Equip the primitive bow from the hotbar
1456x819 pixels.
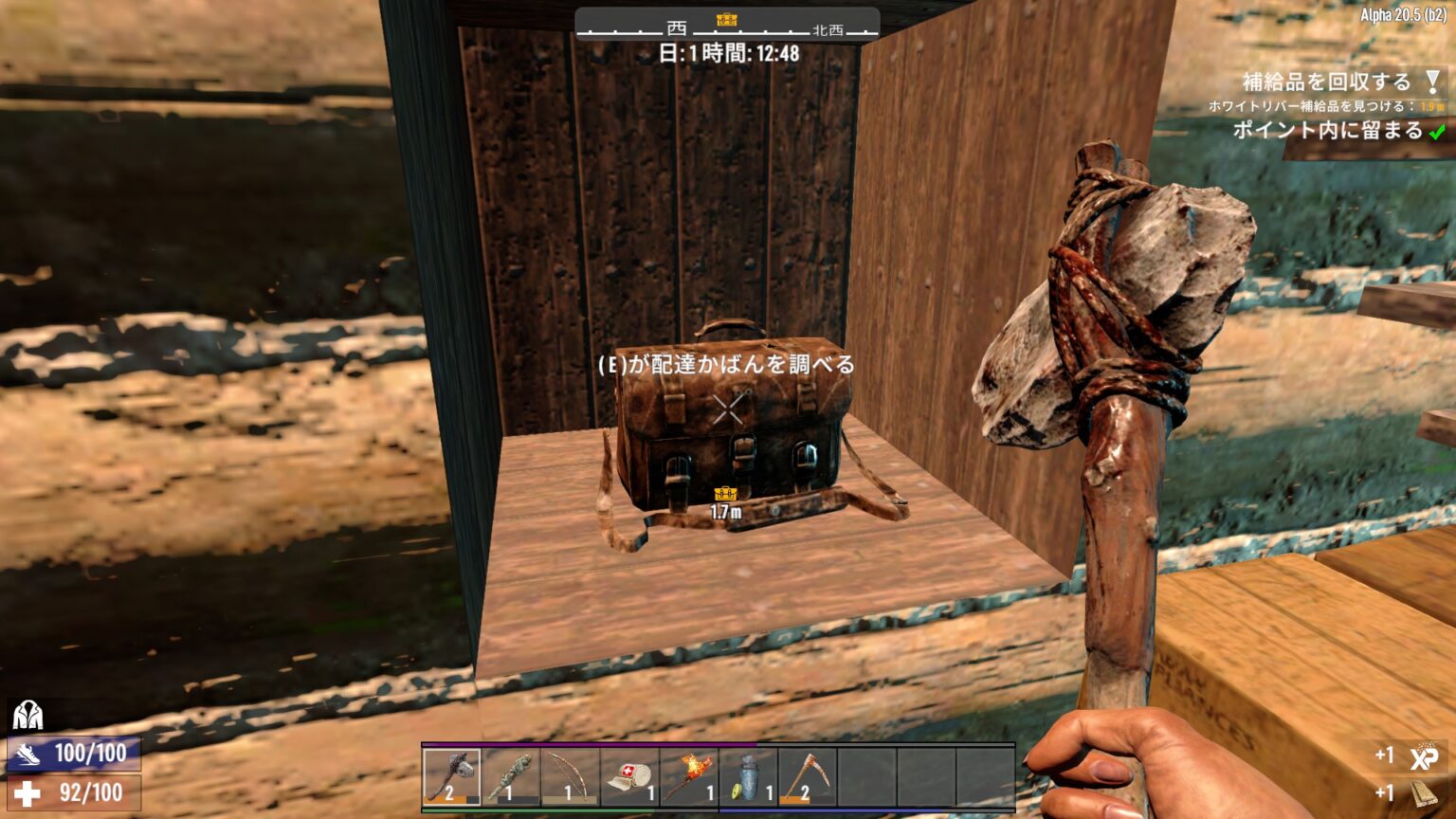pyautogui.click(x=570, y=776)
